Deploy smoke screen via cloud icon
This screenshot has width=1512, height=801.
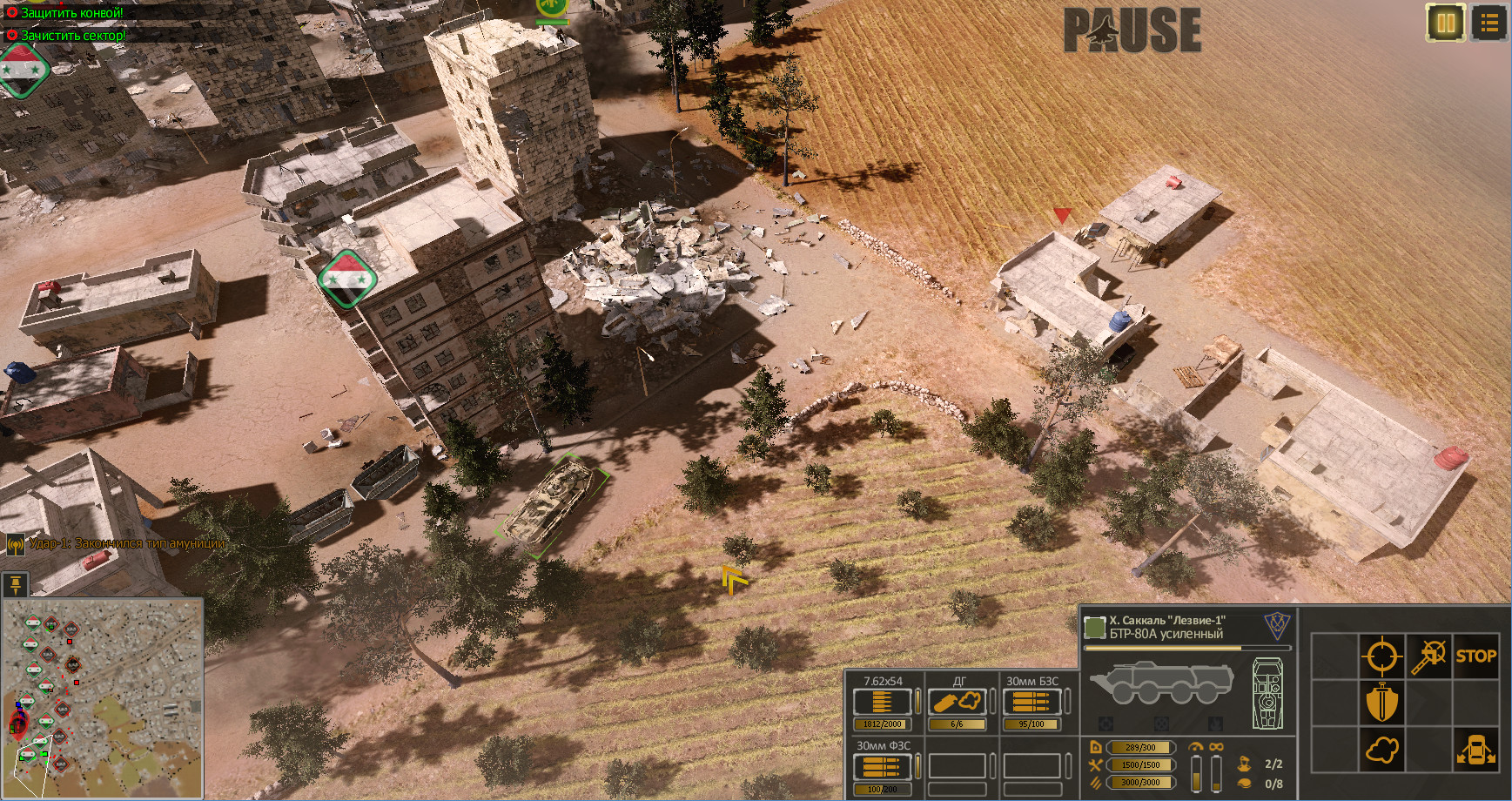pos(1382,750)
